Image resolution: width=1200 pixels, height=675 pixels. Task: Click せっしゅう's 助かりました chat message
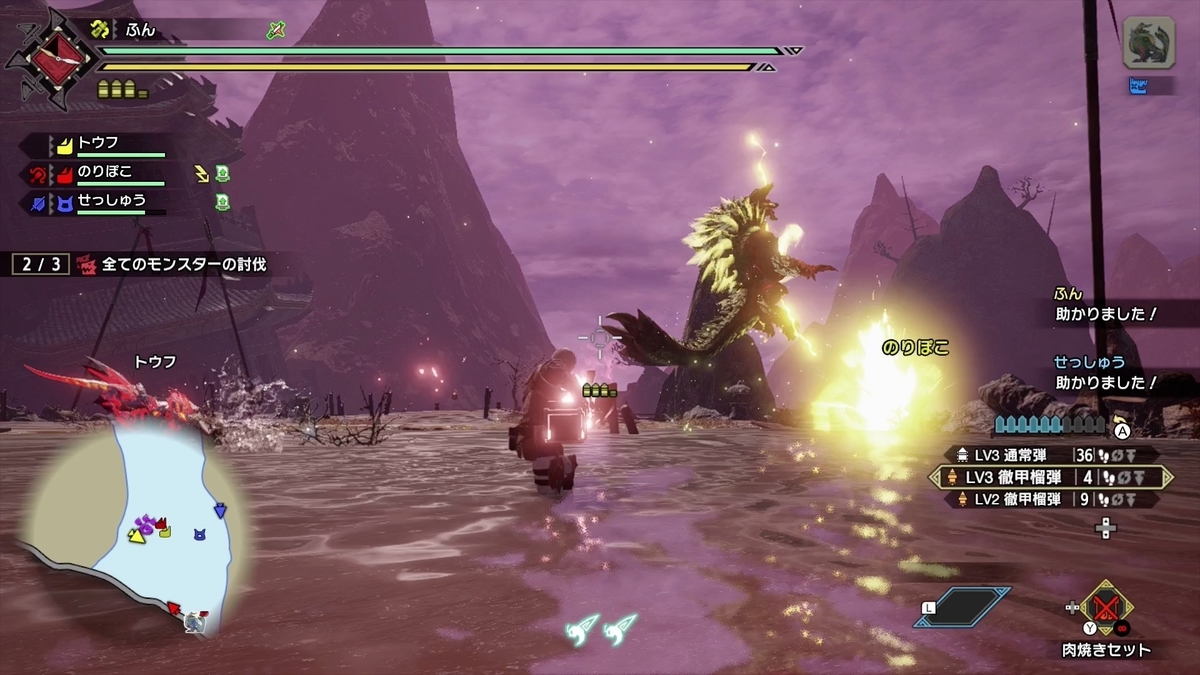[1106, 381]
